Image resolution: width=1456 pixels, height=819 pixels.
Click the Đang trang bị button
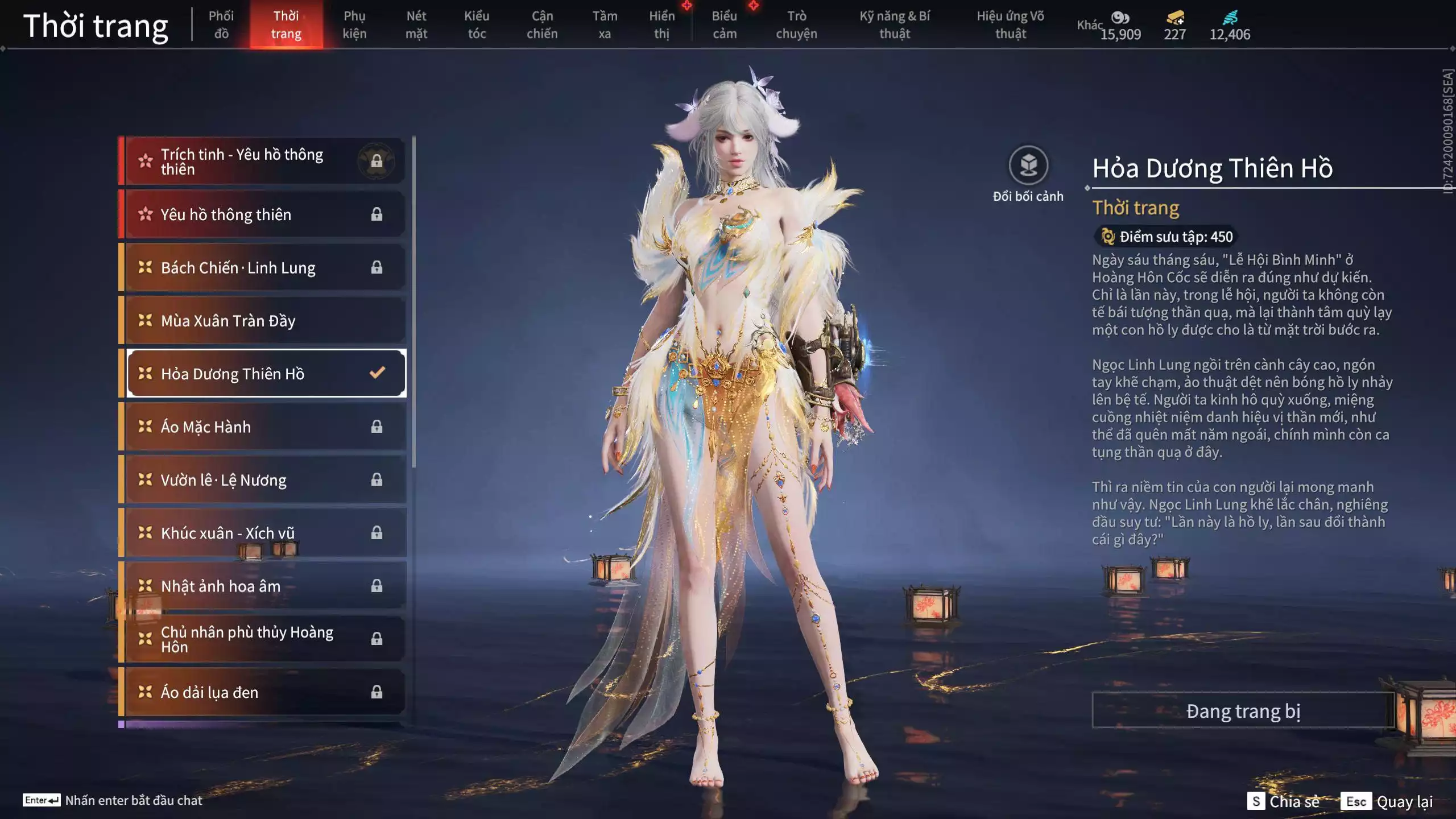coord(1243,711)
